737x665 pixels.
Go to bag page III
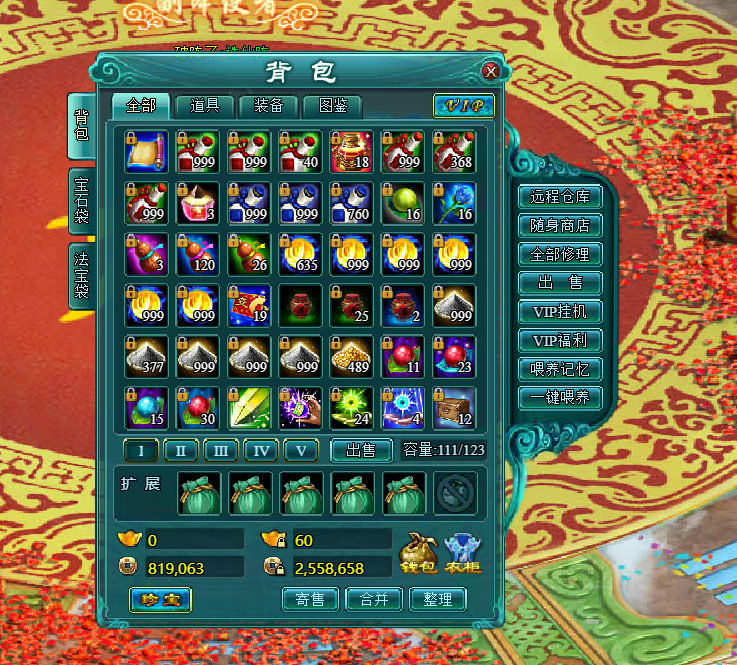click(220, 451)
